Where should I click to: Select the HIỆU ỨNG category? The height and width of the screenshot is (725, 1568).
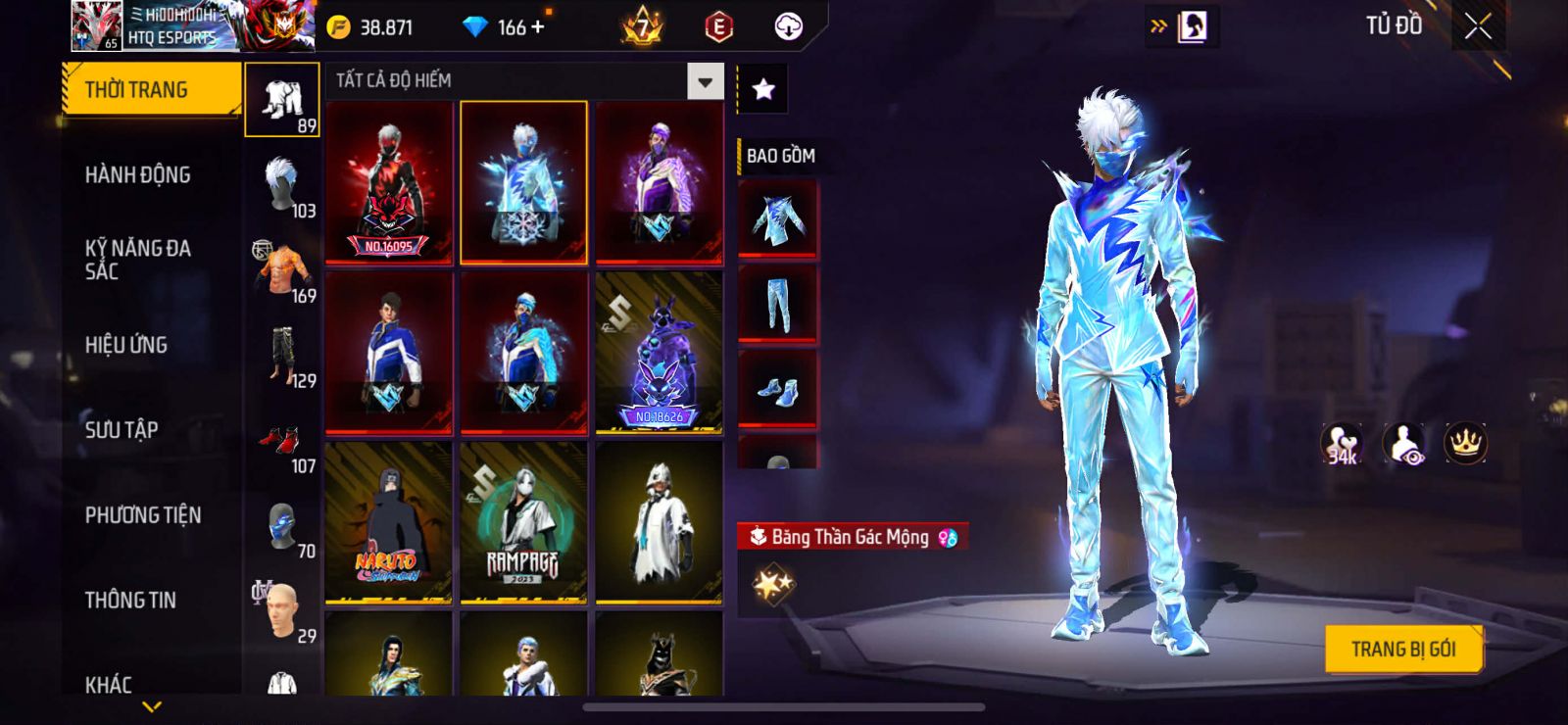pos(126,345)
